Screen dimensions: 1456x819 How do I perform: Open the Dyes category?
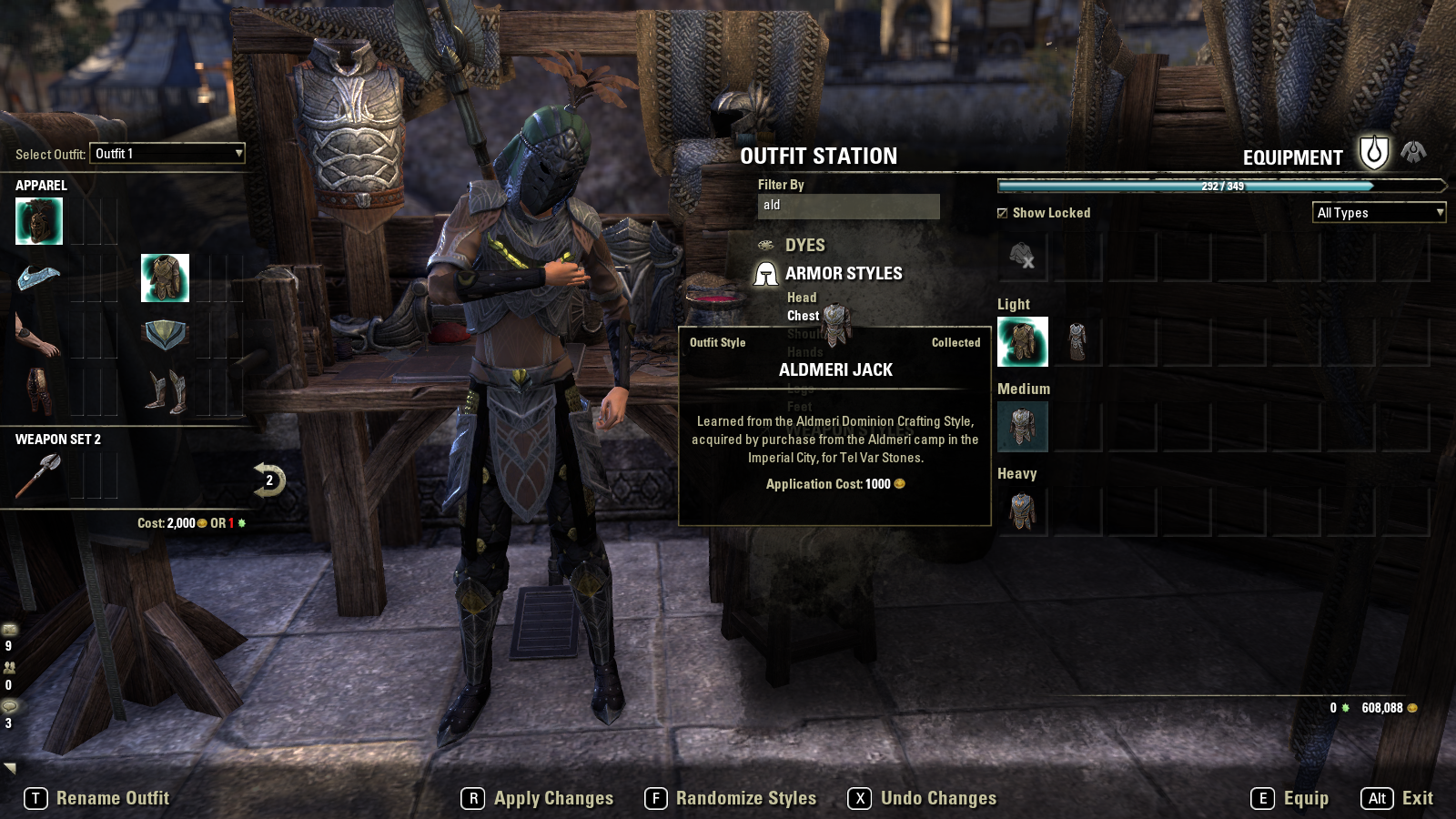click(804, 246)
